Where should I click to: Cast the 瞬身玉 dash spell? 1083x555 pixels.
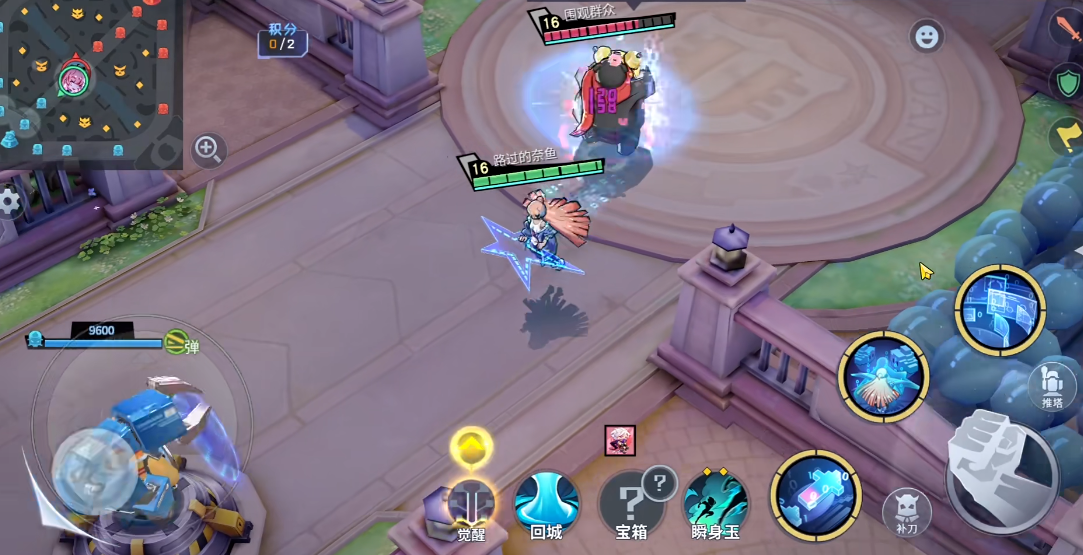pos(716,500)
